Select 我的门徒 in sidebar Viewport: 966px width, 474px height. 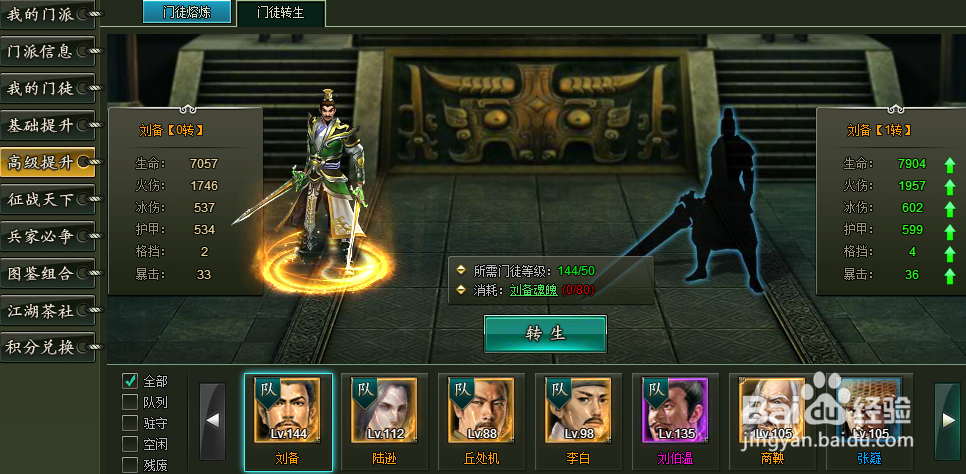click(47, 88)
